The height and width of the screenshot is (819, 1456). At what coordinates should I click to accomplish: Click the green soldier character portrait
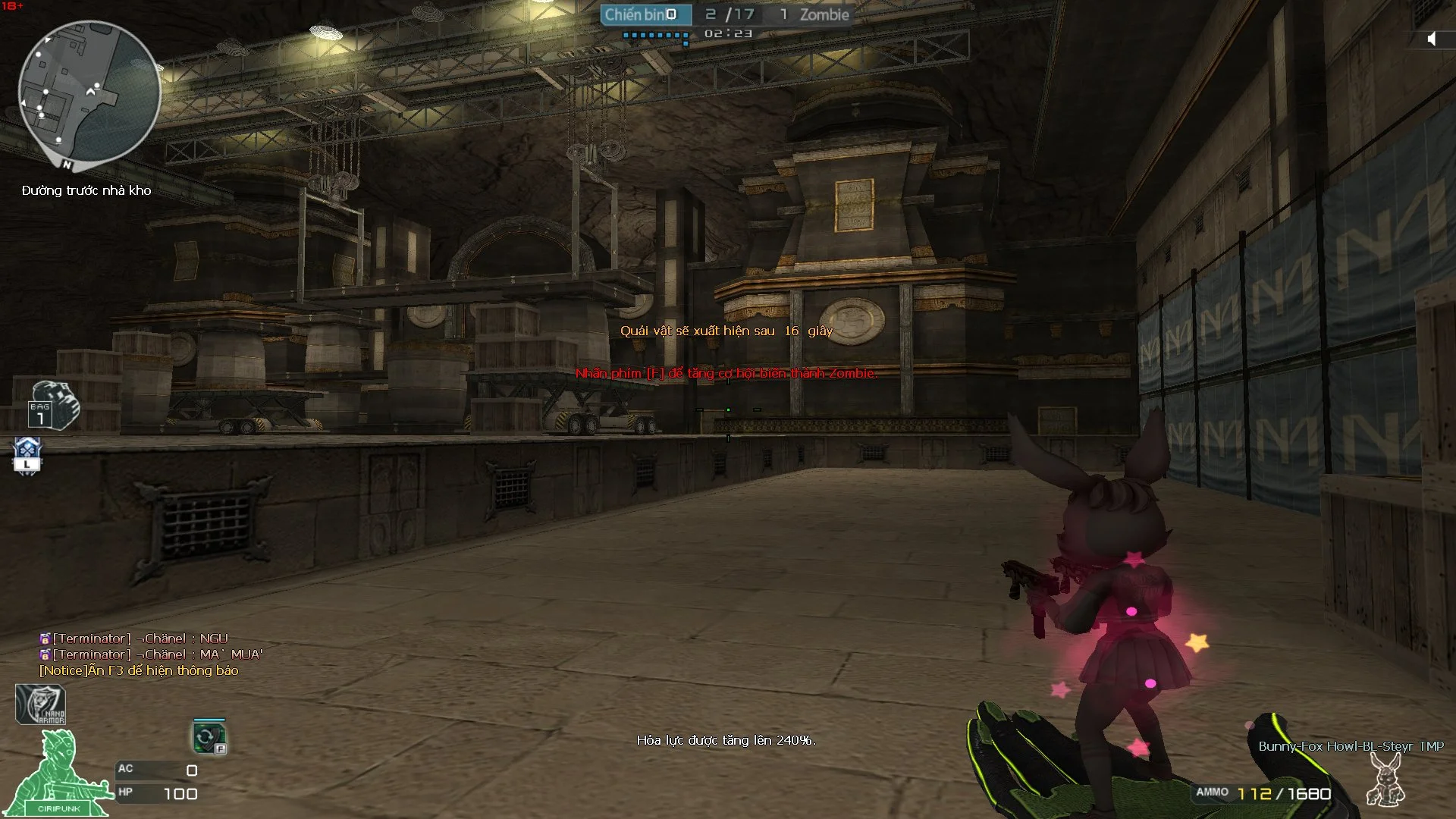click(x=58, y=775)
